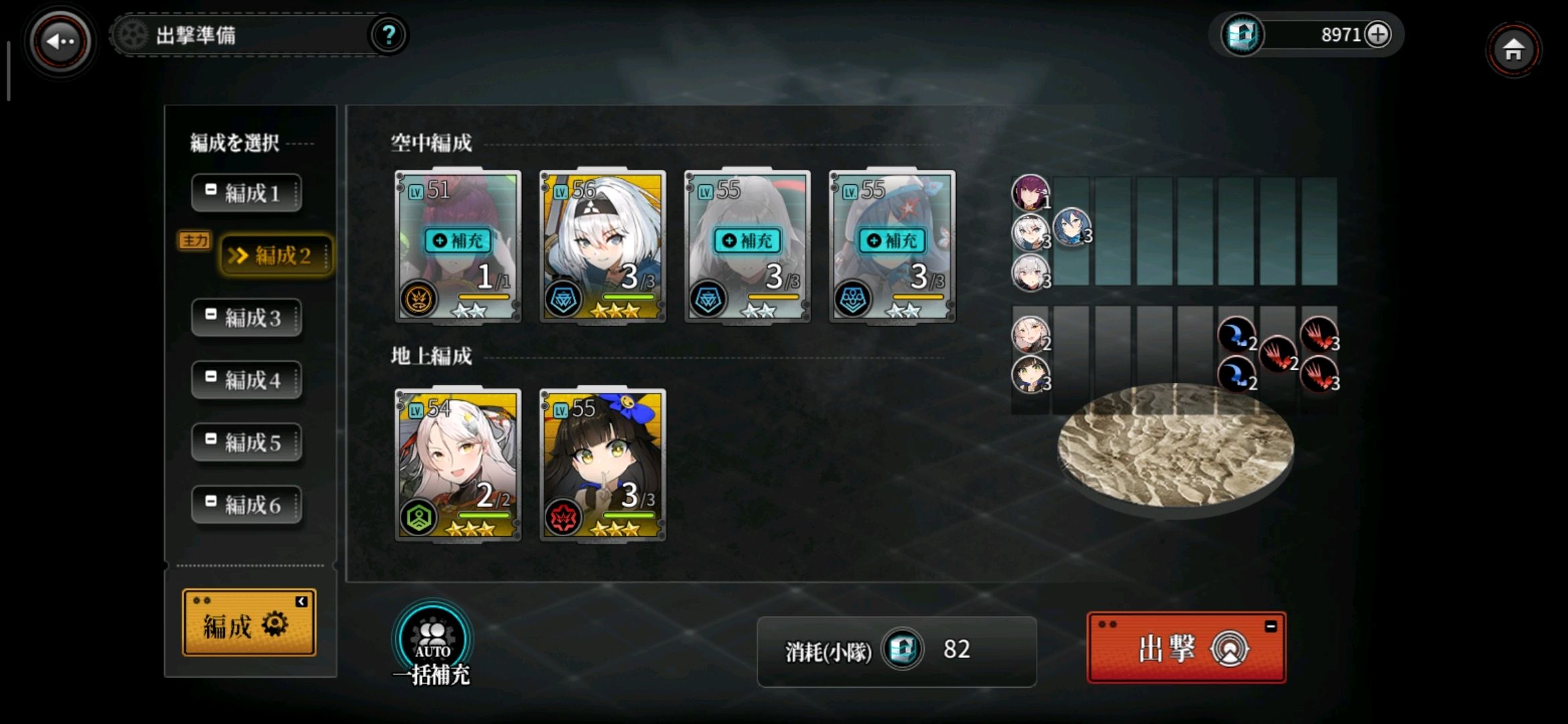Resupply the level 51 aerial unit

pyautogui.click(x=458, y=241)
